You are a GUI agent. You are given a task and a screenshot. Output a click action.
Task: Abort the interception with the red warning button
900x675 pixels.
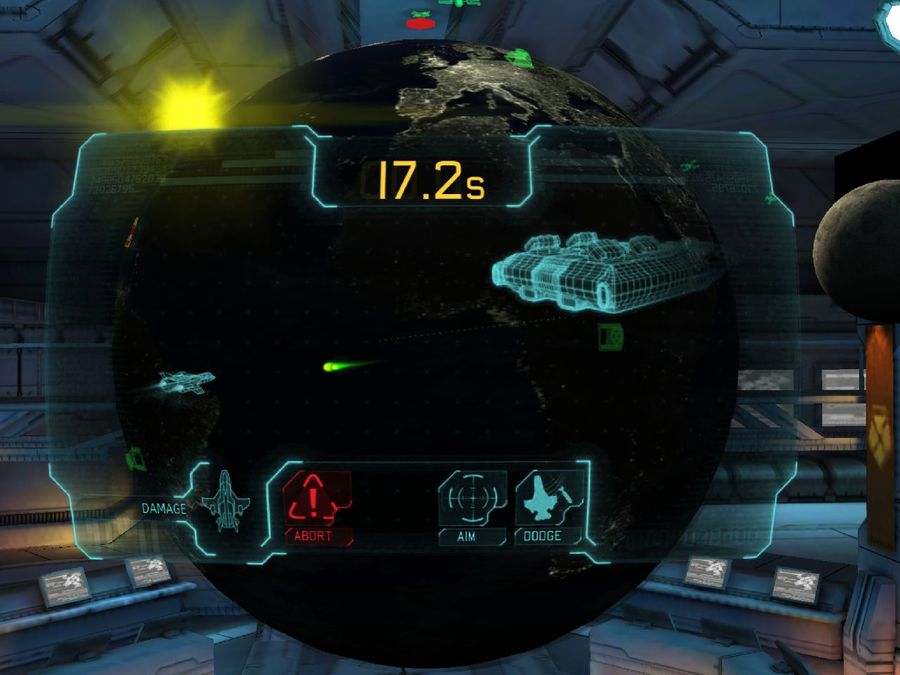click(x=318, y=499)
